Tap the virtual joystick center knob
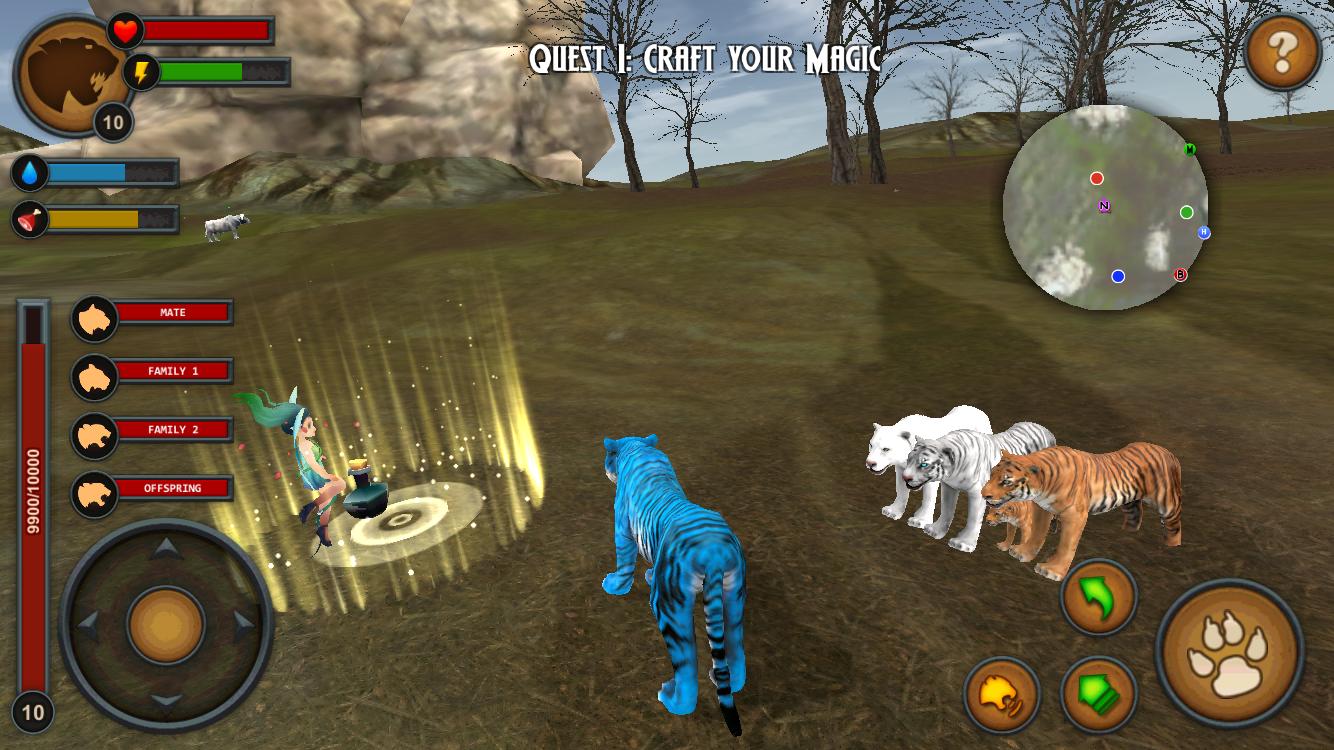 166,625
